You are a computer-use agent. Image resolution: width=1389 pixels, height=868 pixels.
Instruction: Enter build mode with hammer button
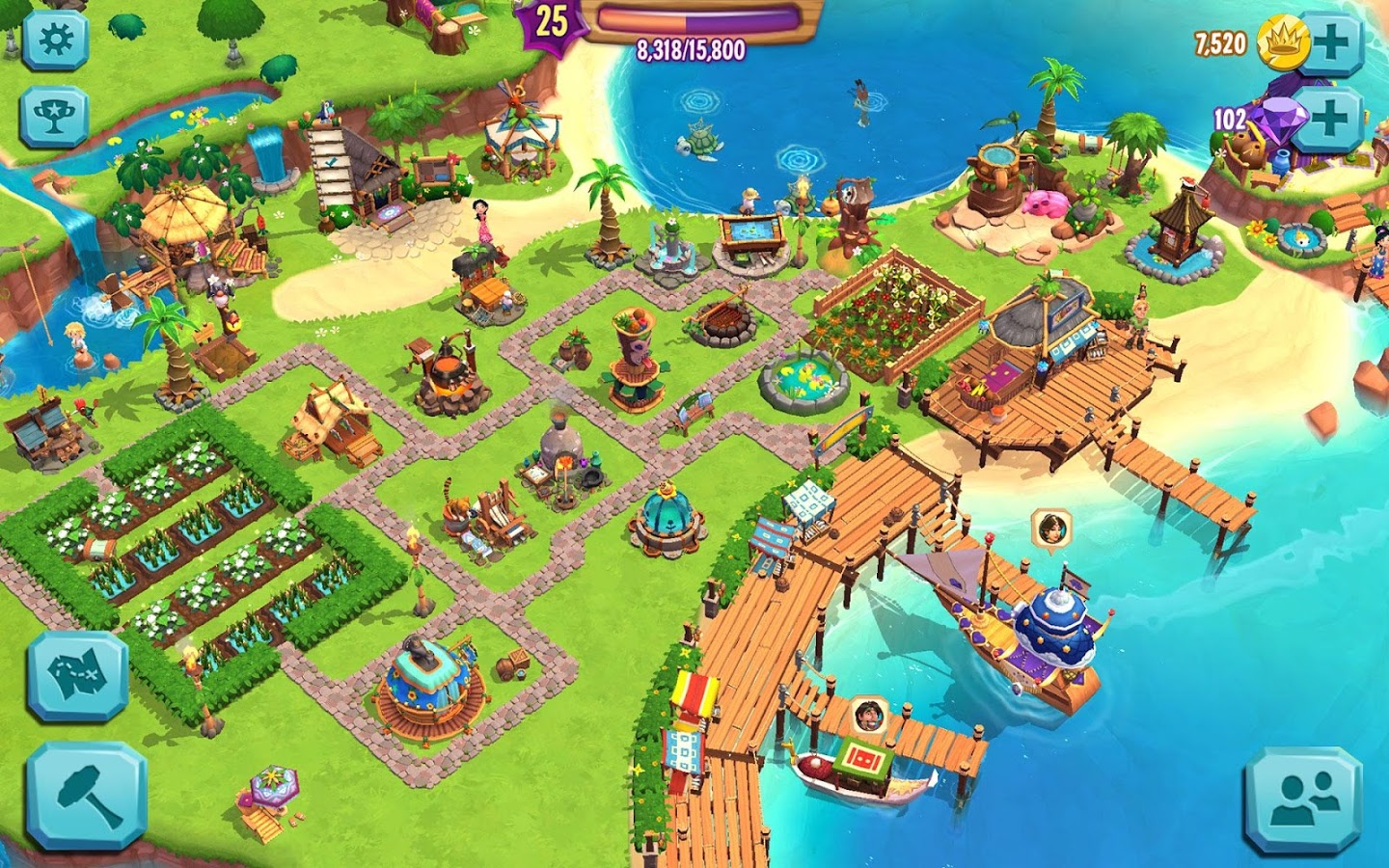point(87,795)
